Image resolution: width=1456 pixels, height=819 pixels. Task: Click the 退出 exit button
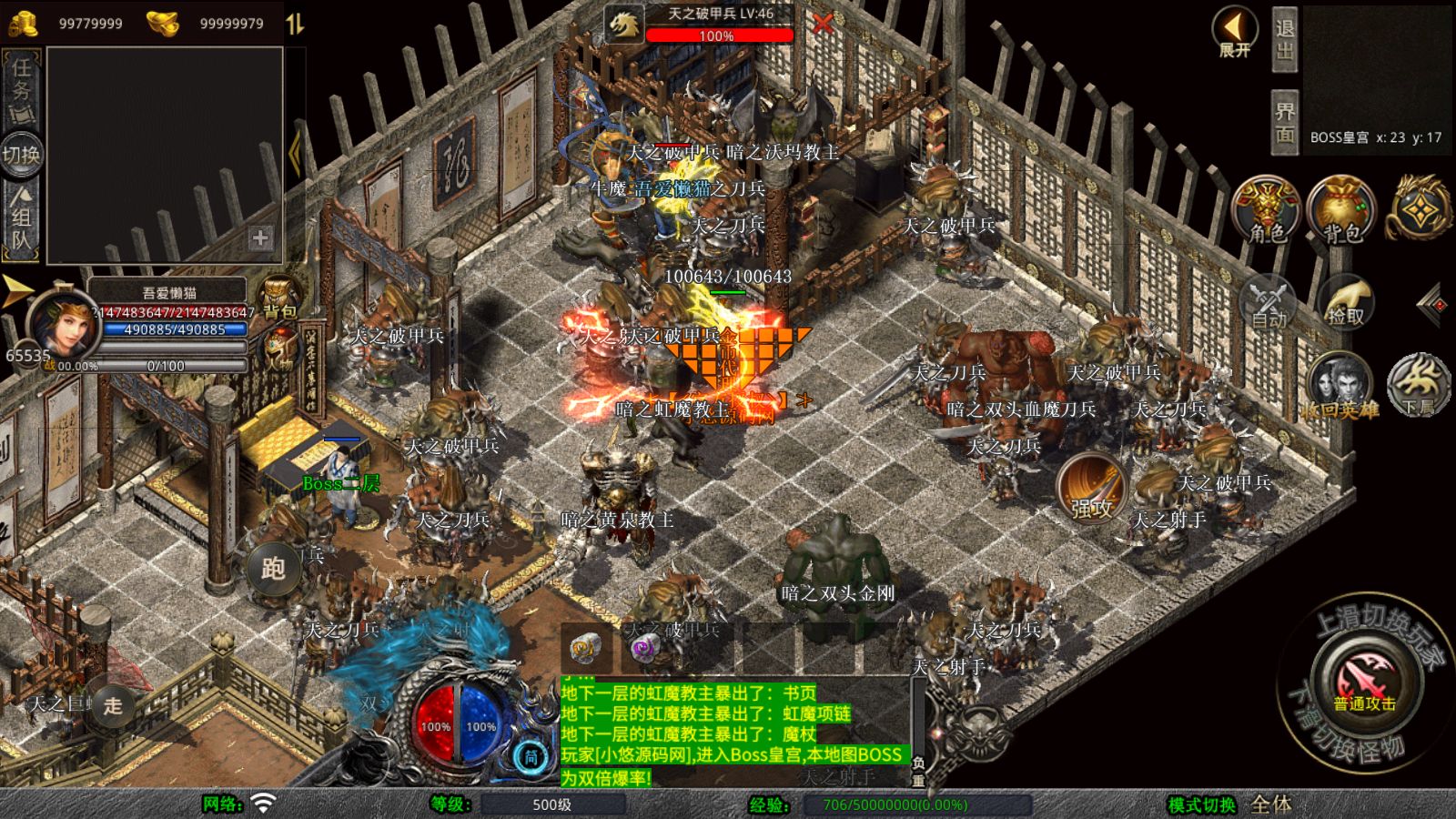(1284, 39)
